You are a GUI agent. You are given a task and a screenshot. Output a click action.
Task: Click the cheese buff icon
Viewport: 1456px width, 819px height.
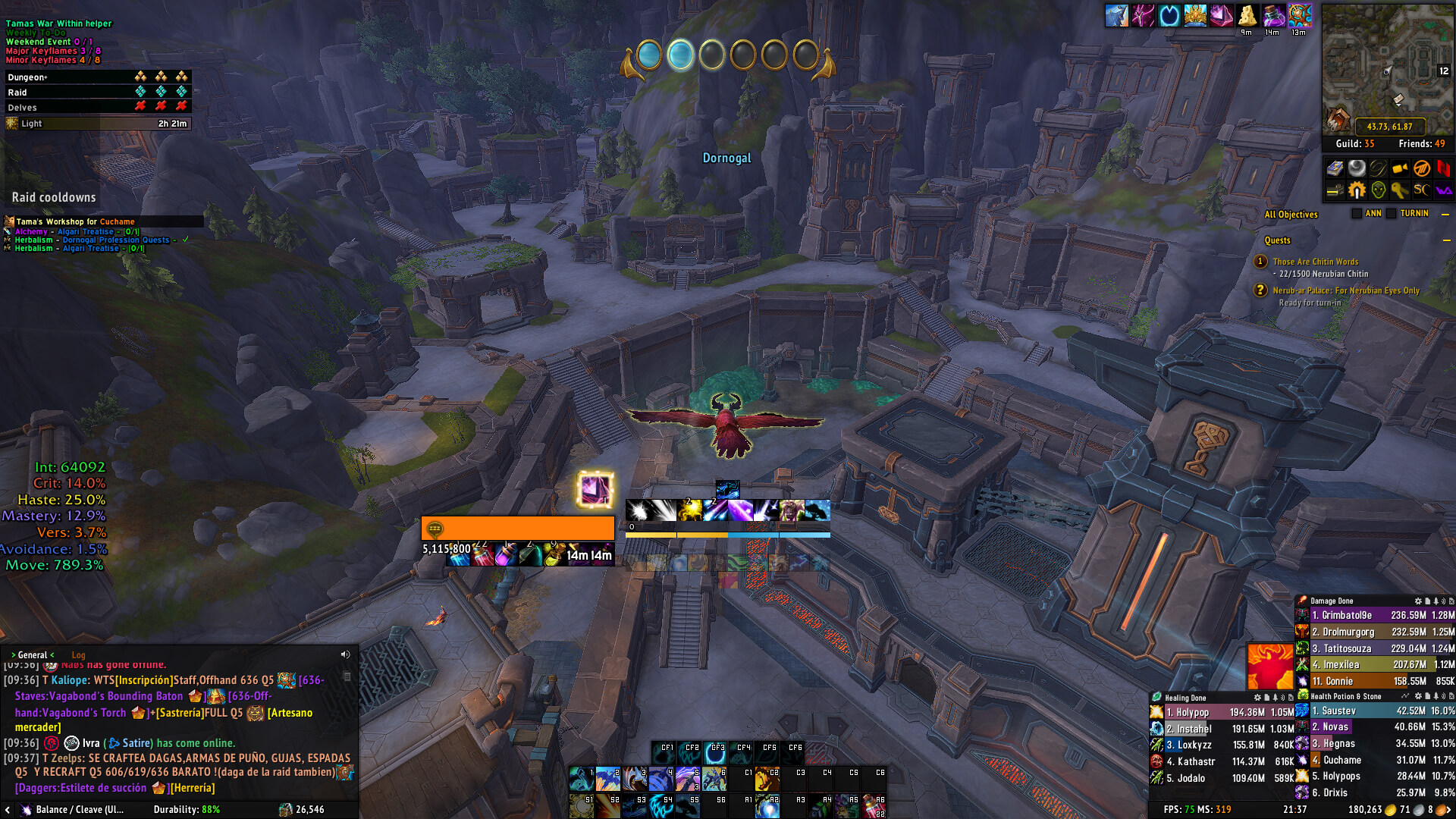click(x=1247, y=16)
